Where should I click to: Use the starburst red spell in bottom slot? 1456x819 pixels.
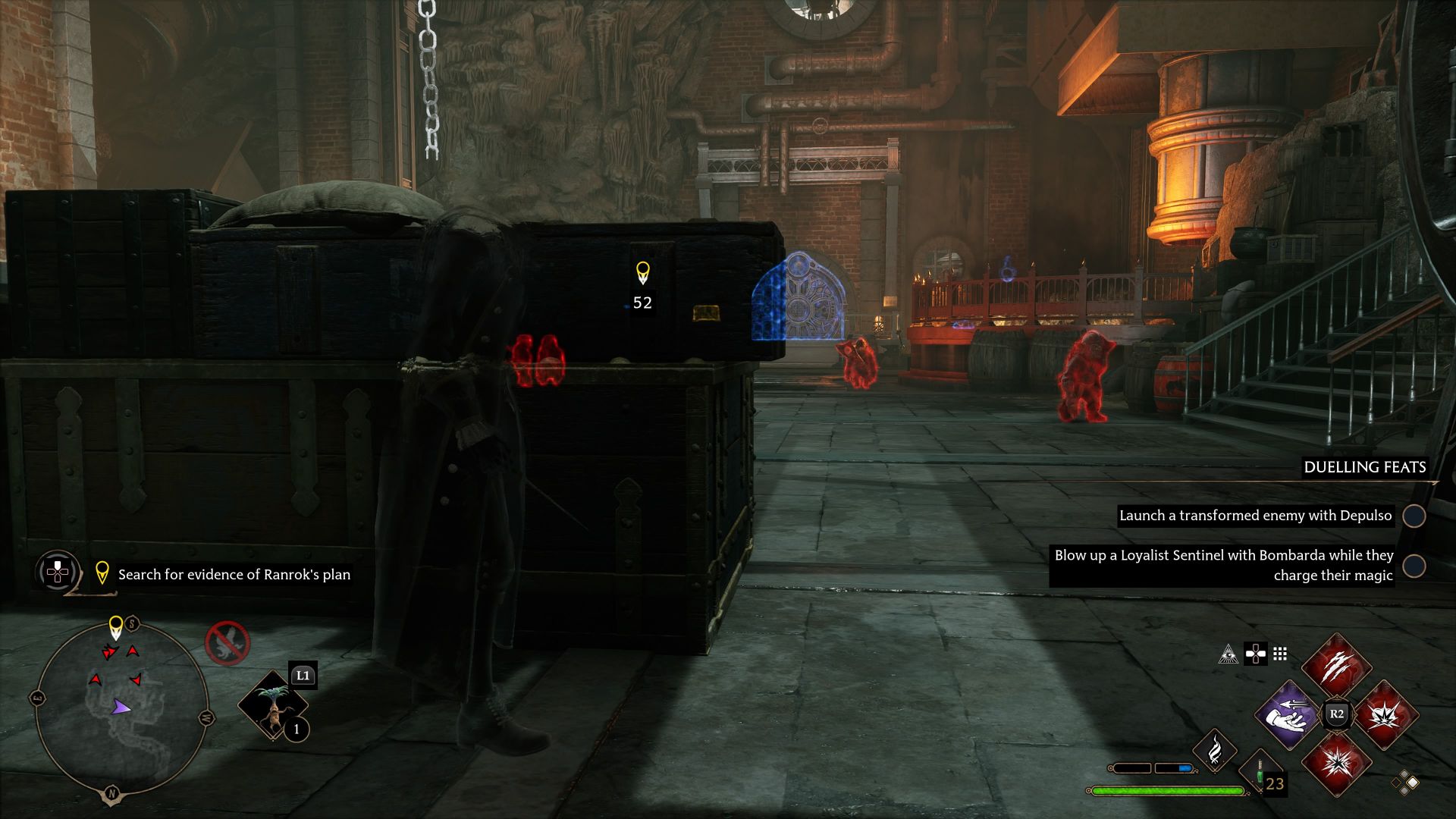coord(1336,763)
